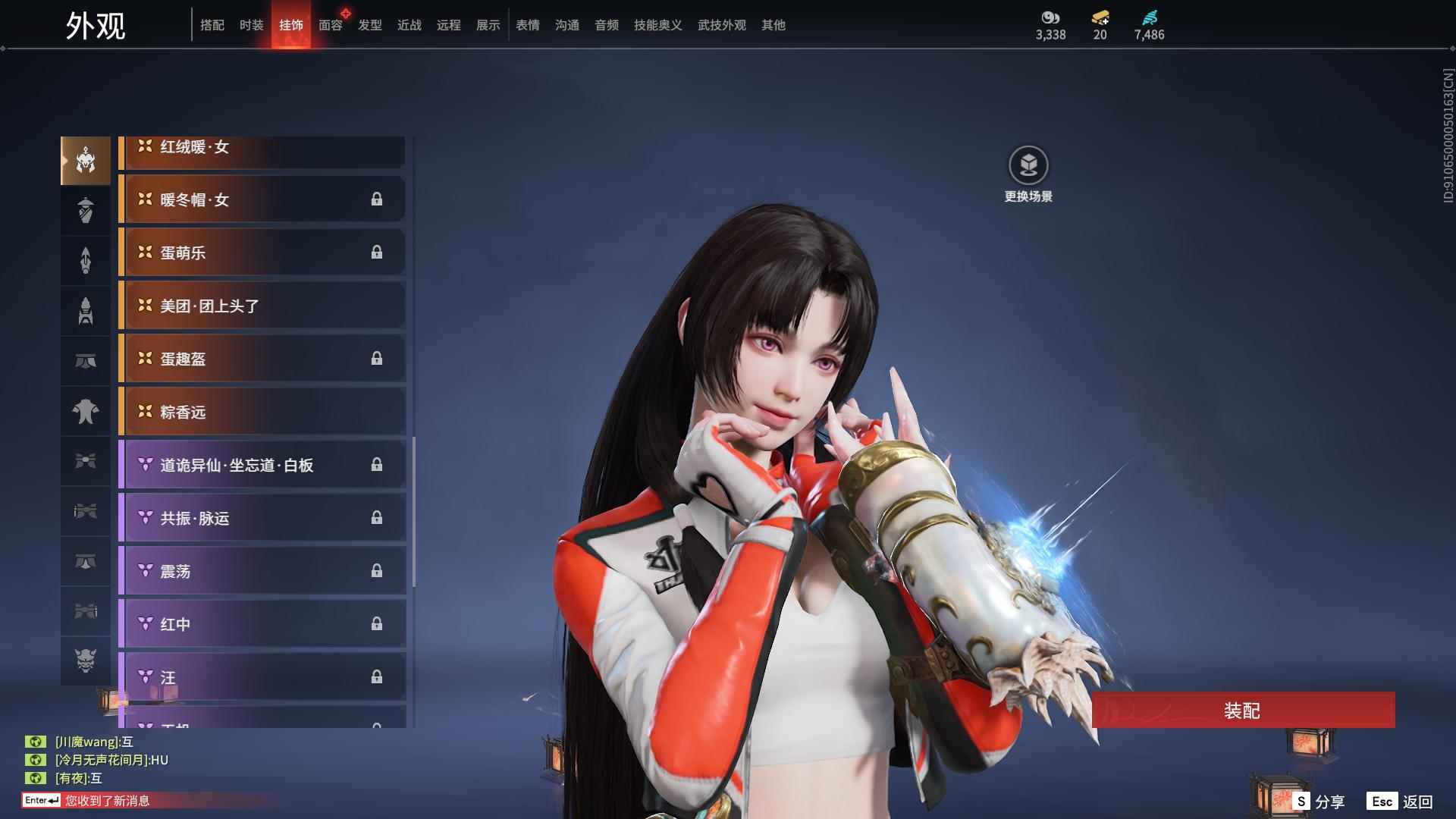Pick the locked 蛋萌乐 accessory

262,253
